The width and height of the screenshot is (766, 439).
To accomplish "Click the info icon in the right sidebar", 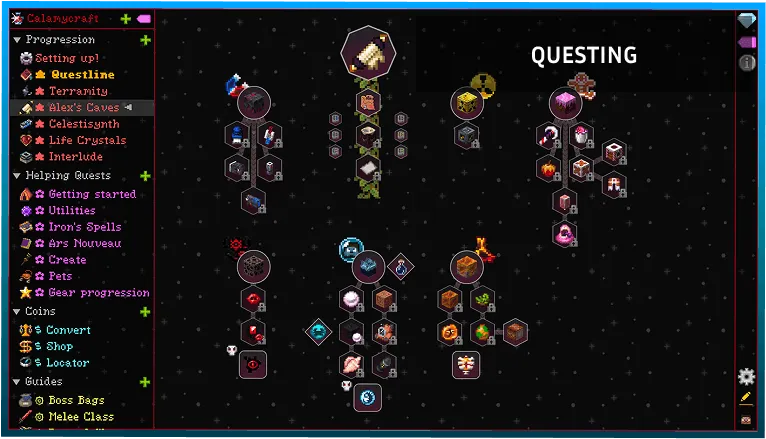I will tap(746, 63).
